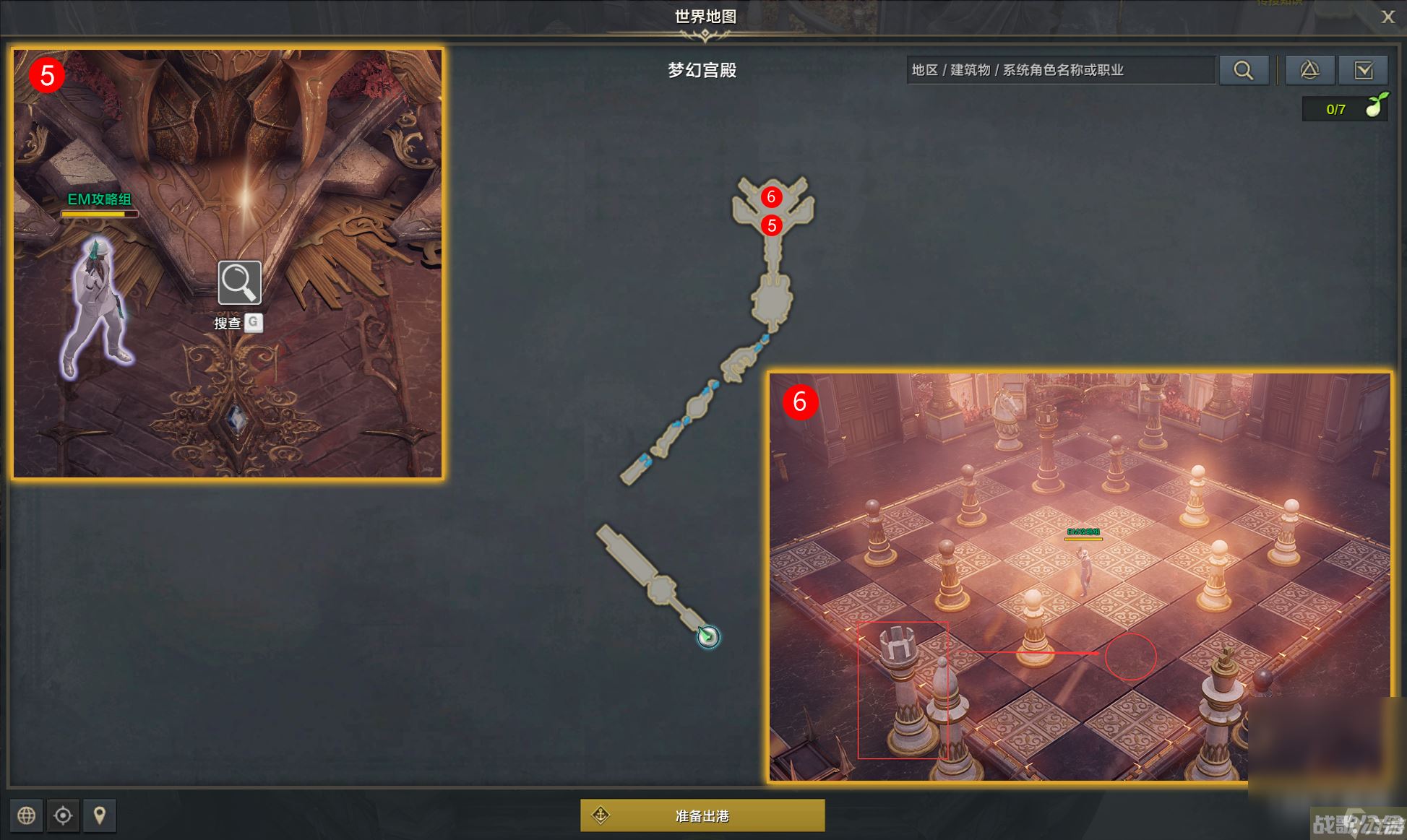Click the 搜查 magnifying glass prompt icon
Image resolution: width=1407 pixels, height=840 pixels.
click(x=238, y=283)
